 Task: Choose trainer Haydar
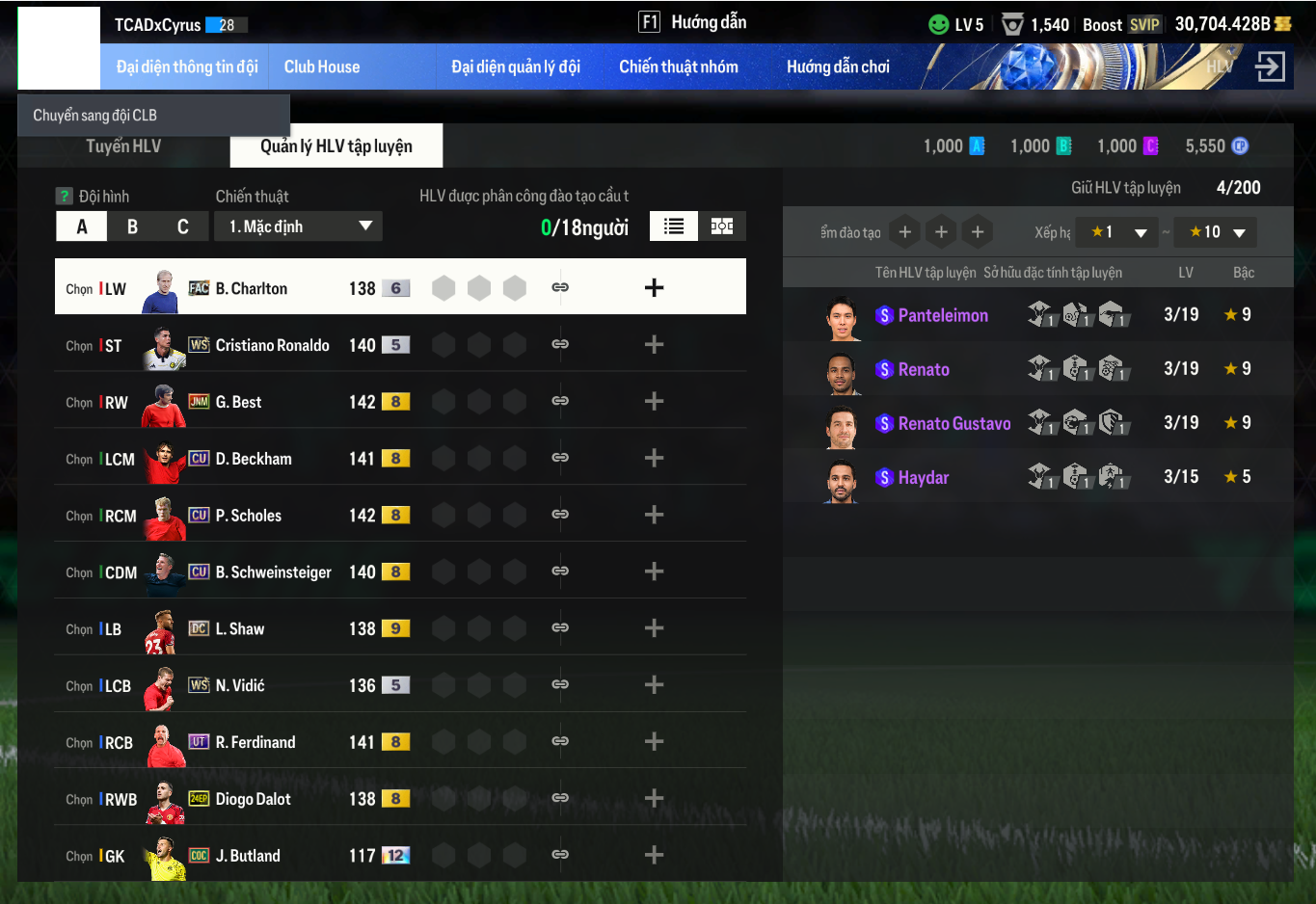tap(923, 477)
